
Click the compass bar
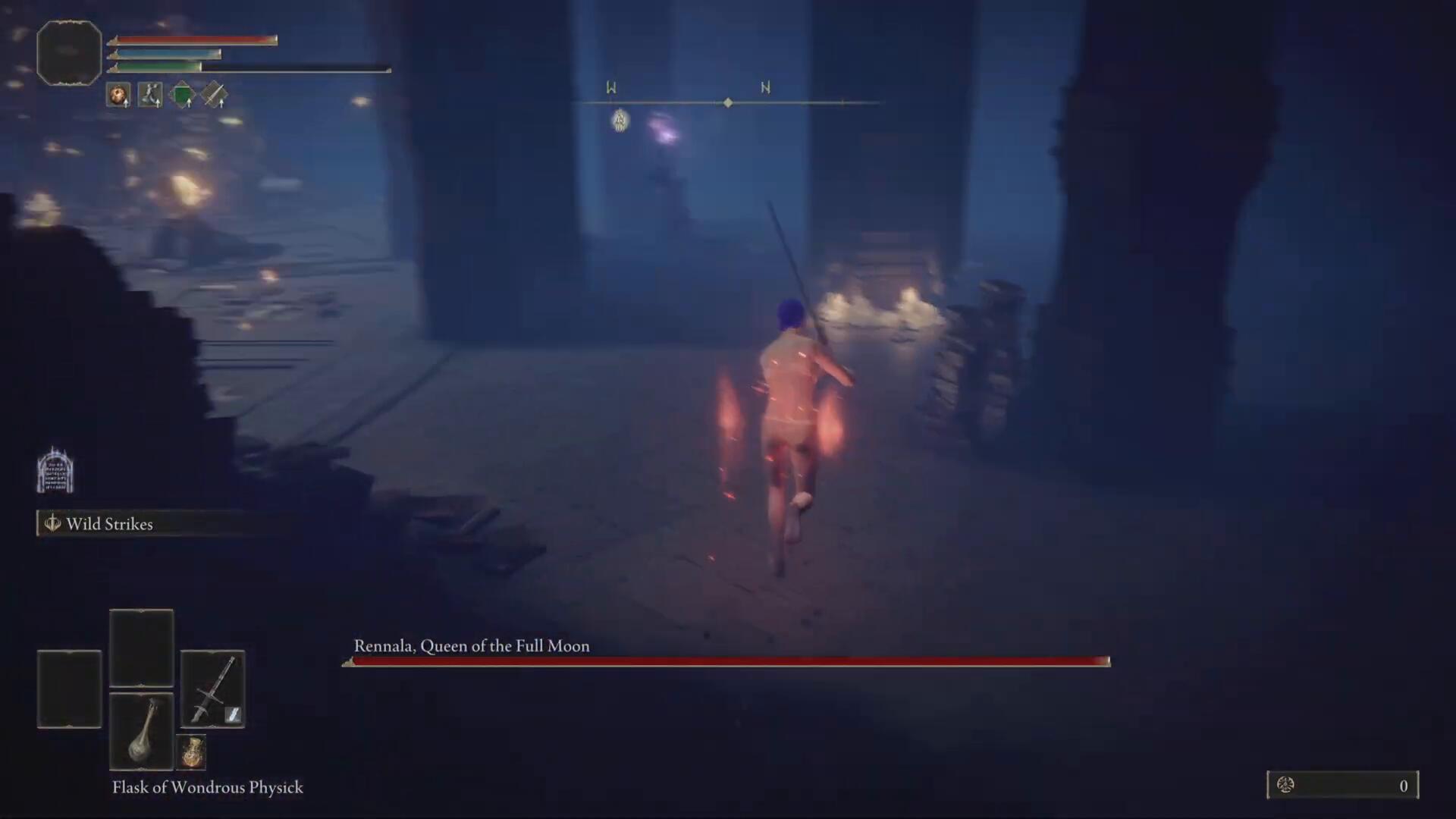click(726, 102)
